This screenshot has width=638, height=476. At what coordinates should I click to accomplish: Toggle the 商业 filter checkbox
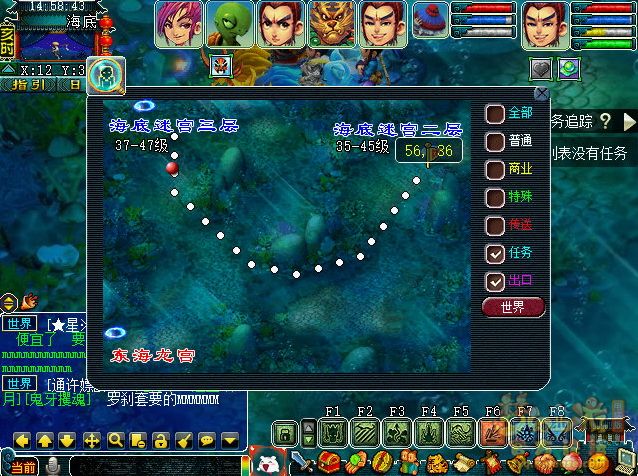coord(495,169)
